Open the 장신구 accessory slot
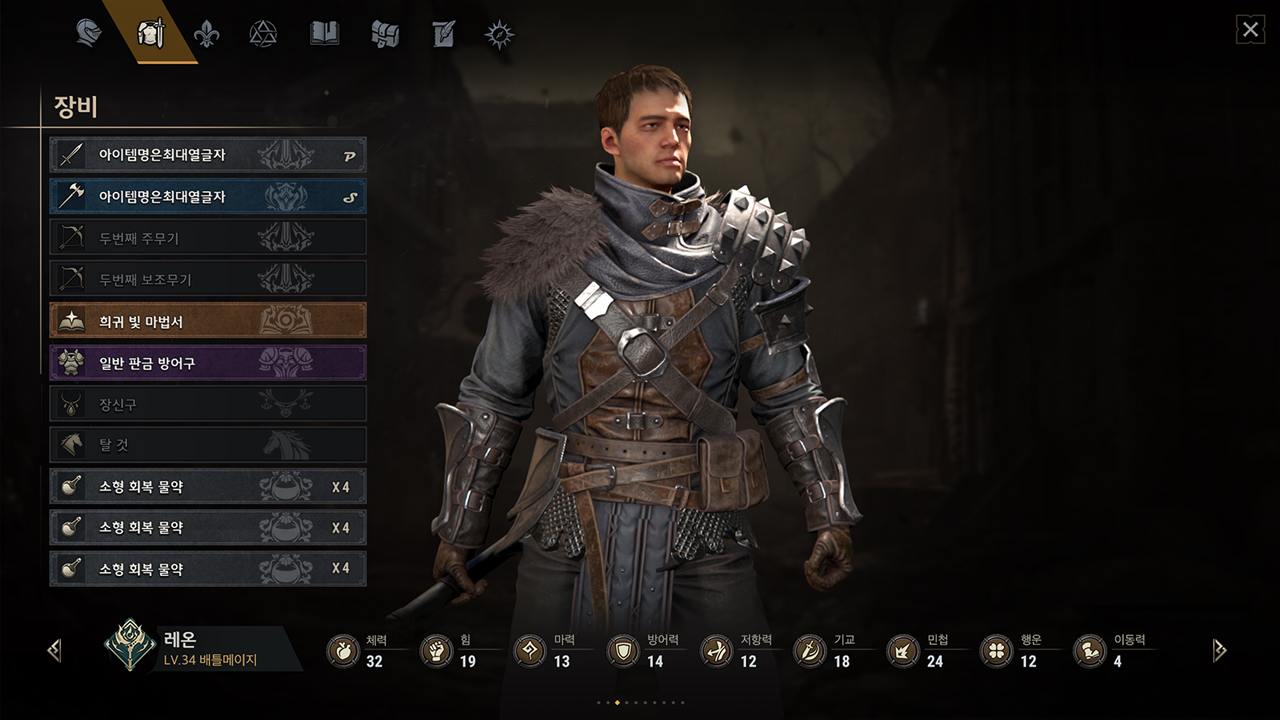The height and width of the screenshot is (720, 1280). tap(208, 404)
